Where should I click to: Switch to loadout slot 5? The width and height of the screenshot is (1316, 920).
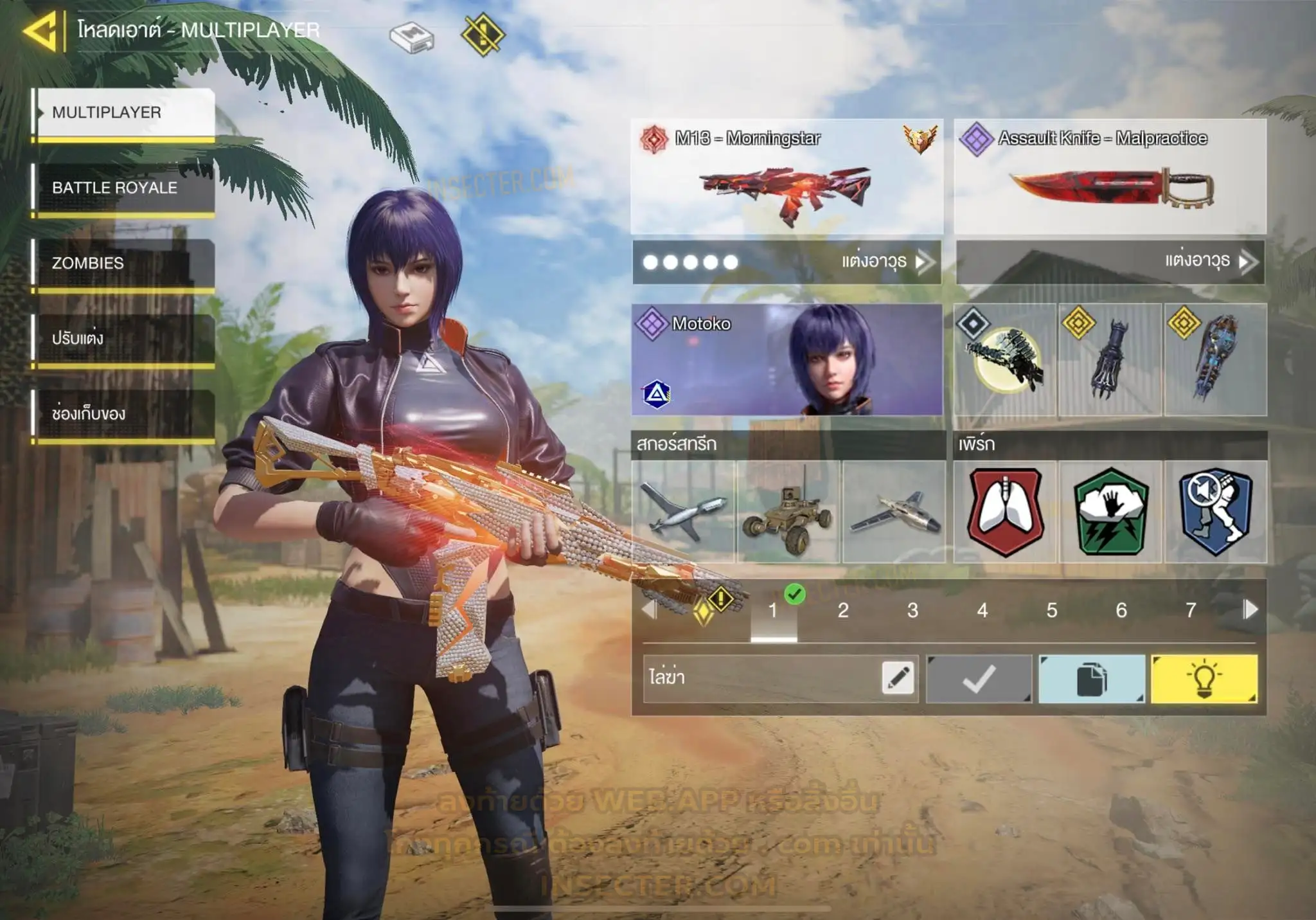click(1052, 610)
